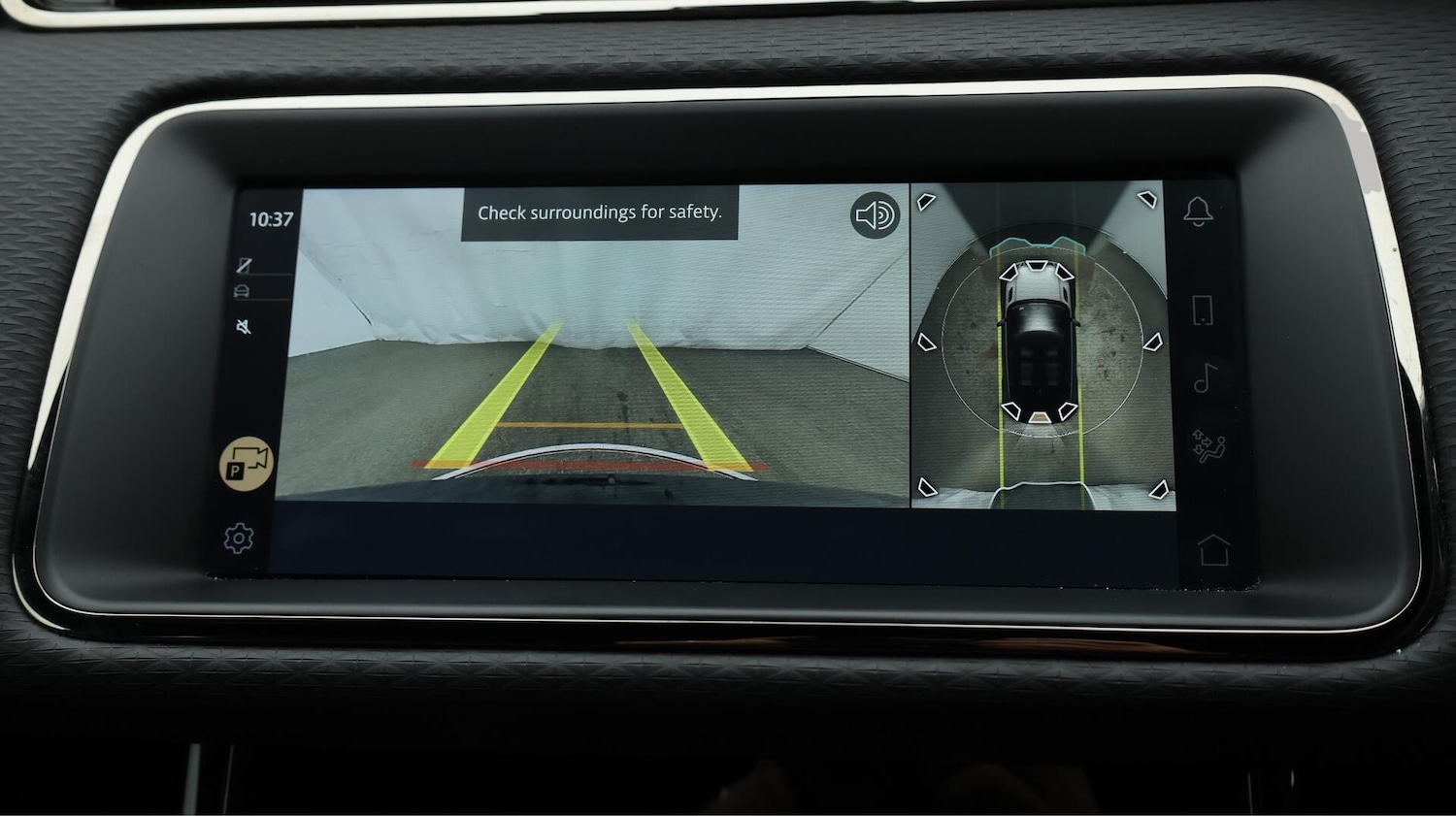1456x816 pixels.
Task: Open the notifications bell
Action: point(1199,212)
